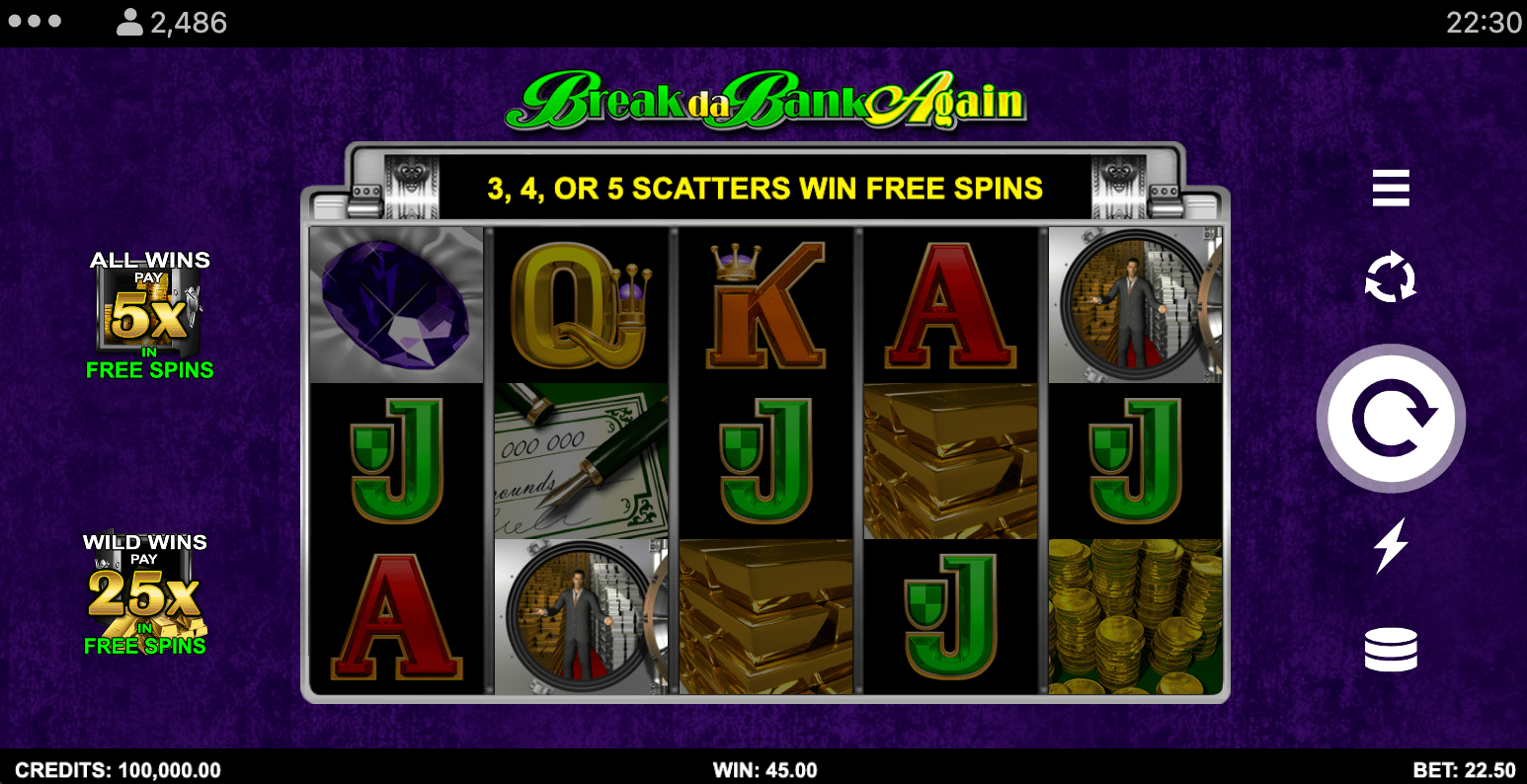Viewport: 1527px width, 784px height.
Task: Start autoplay with the circular arrows icon
Action: click(1391, 276)
